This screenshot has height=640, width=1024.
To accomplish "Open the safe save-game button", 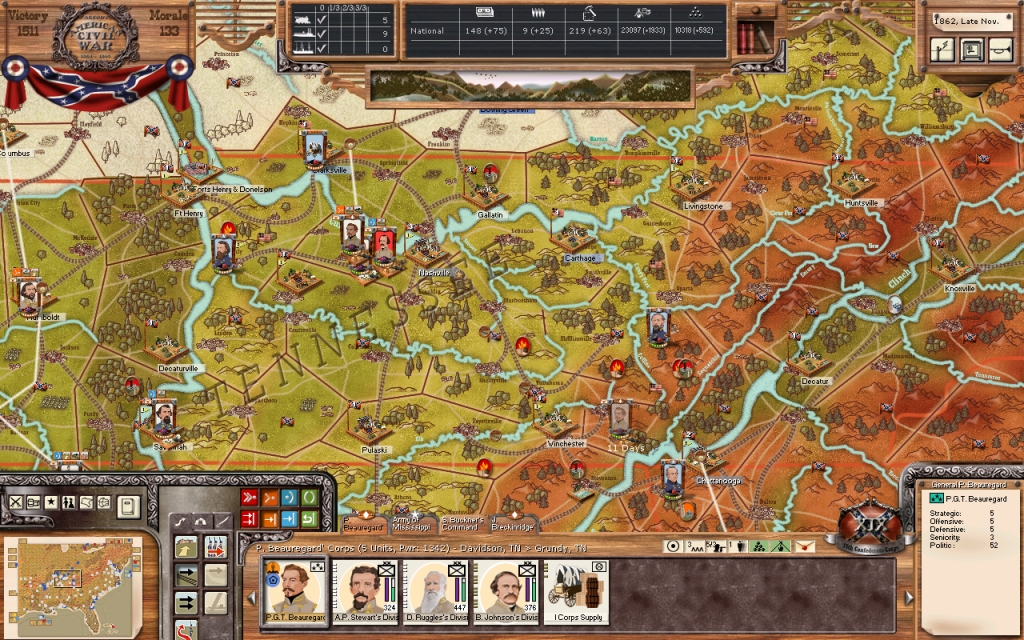I will pos(972,49).
